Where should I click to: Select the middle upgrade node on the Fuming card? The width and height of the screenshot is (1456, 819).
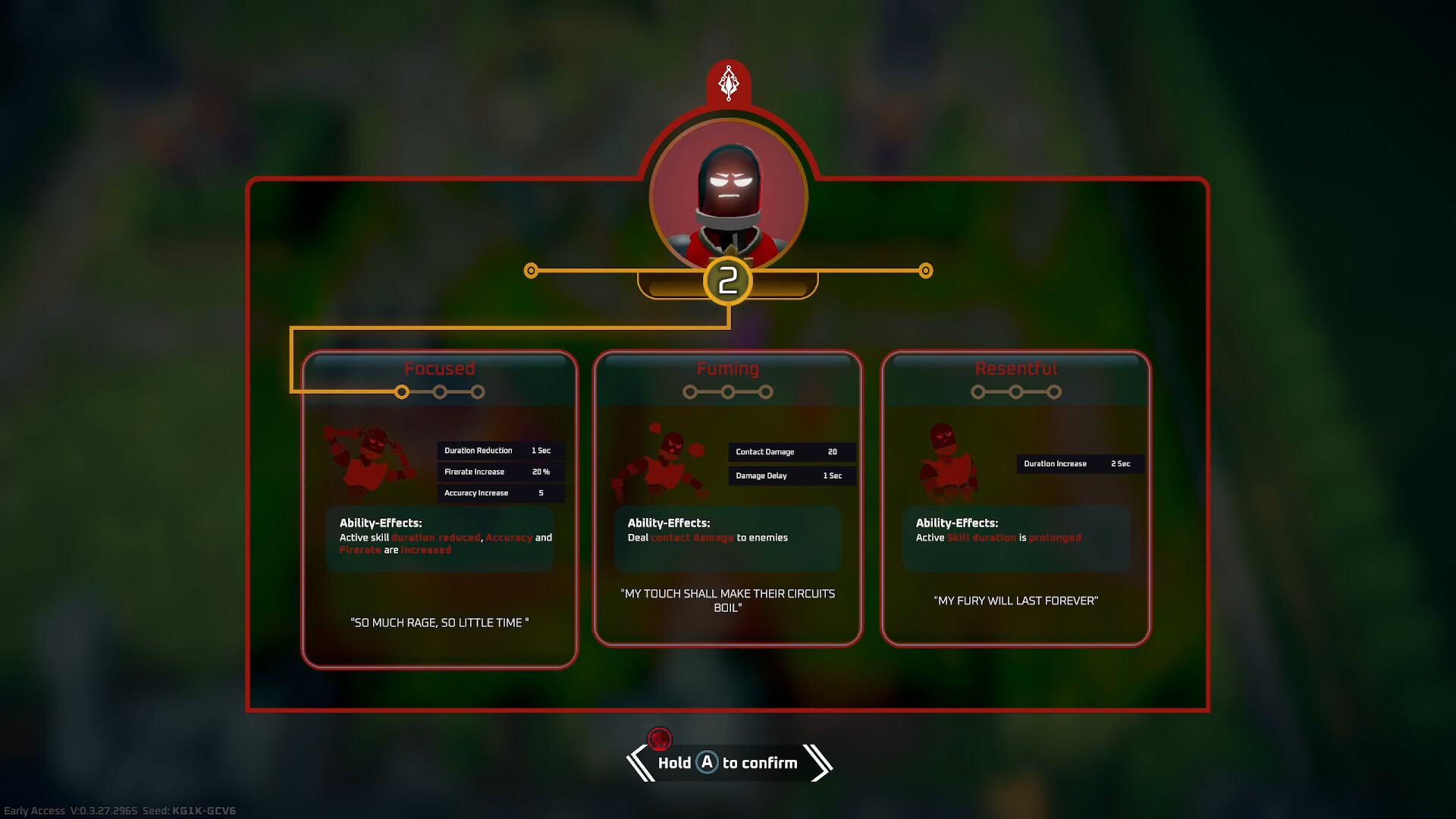click(x=729, y=392)
